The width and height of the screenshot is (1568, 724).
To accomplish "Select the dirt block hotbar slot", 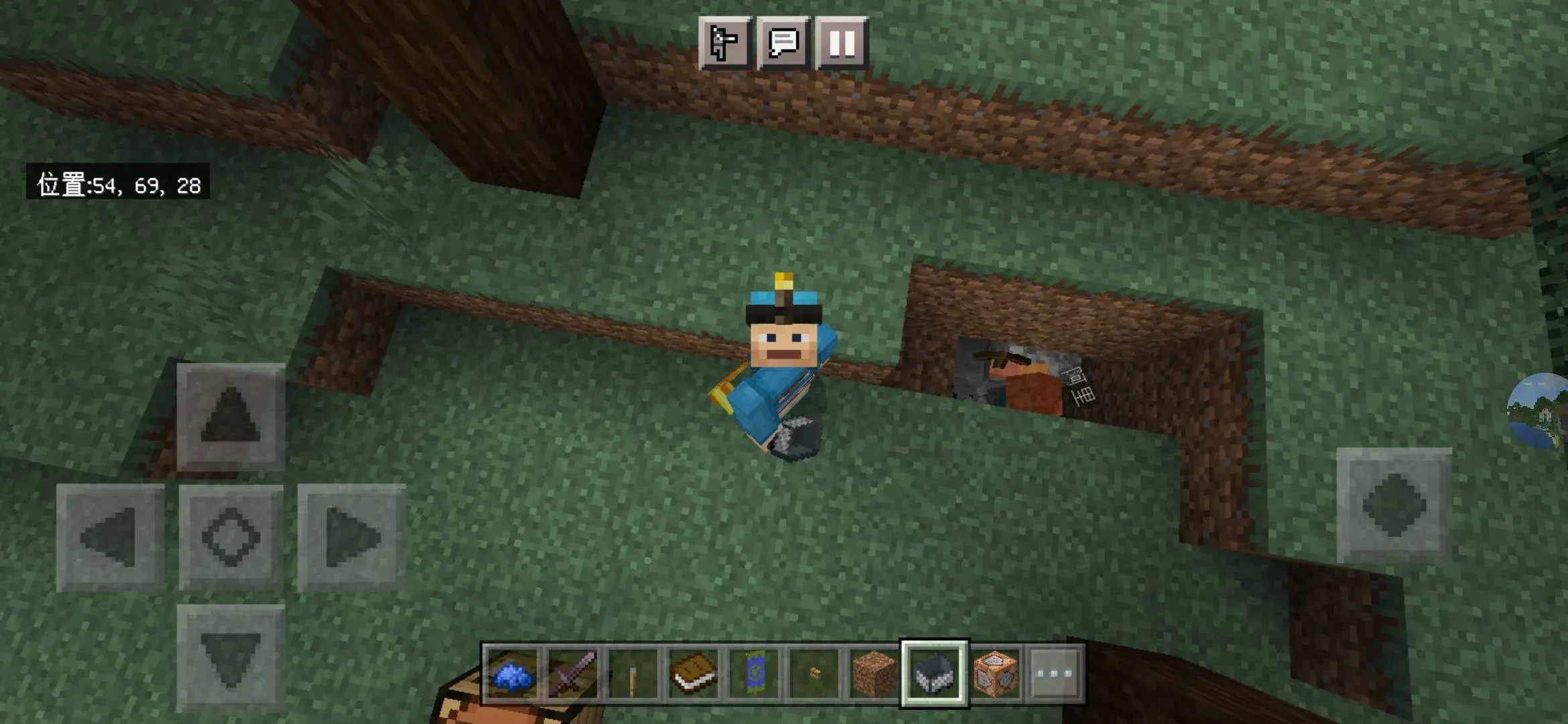I will (x=874, y=674).
